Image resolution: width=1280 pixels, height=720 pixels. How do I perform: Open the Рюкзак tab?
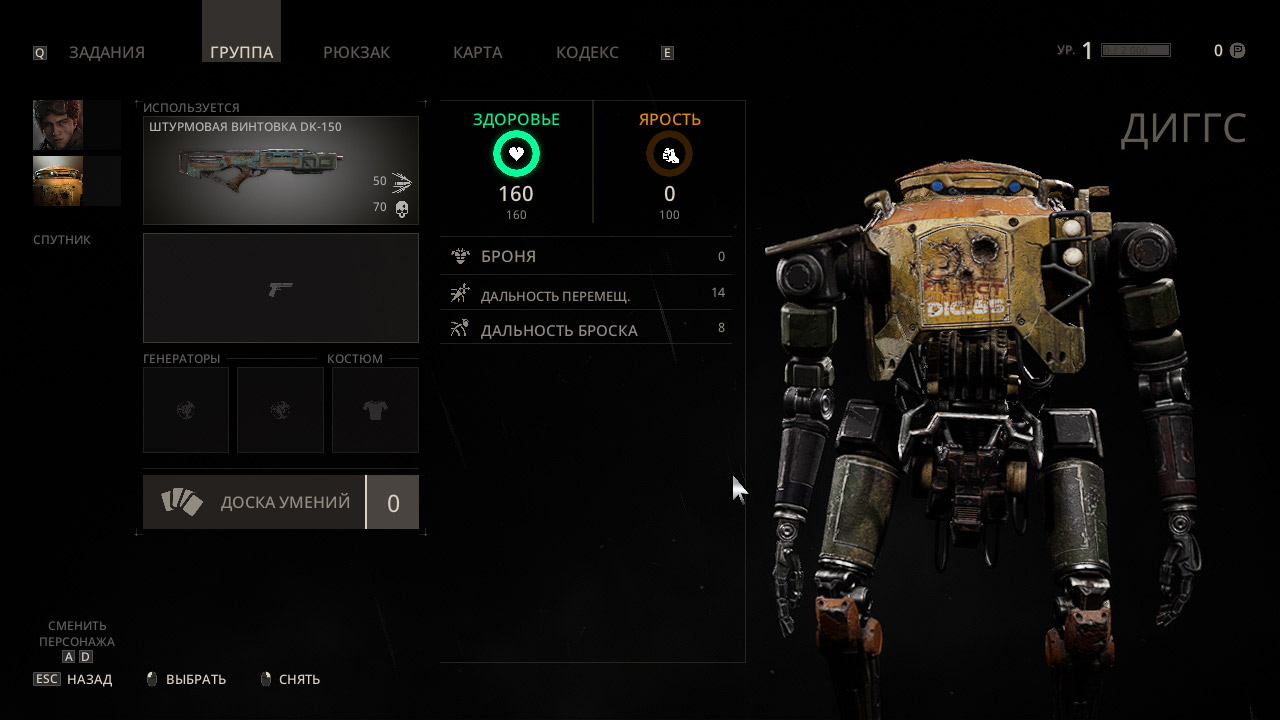pos(356,53)
